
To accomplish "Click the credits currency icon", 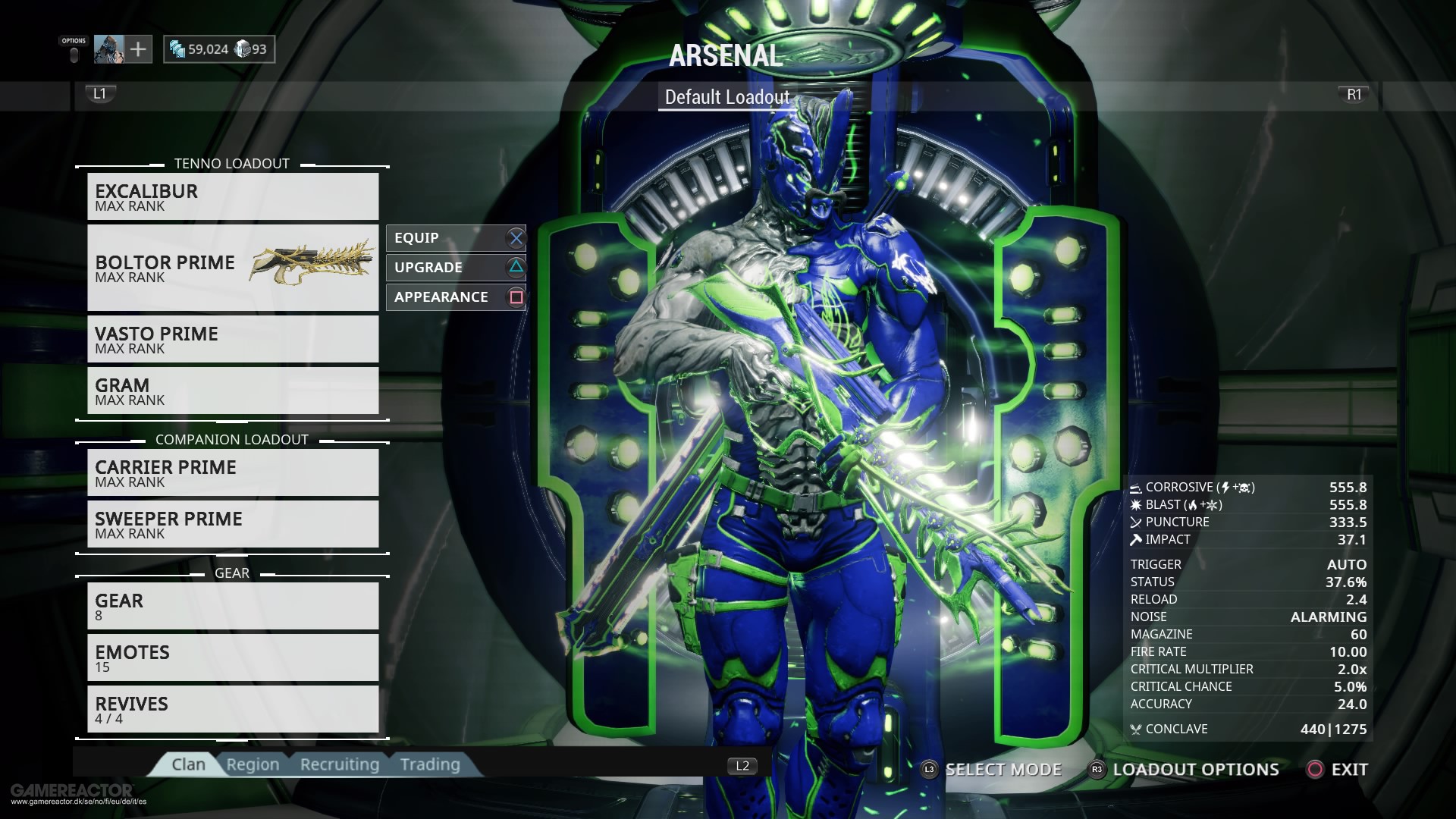I will click(179, 49).
